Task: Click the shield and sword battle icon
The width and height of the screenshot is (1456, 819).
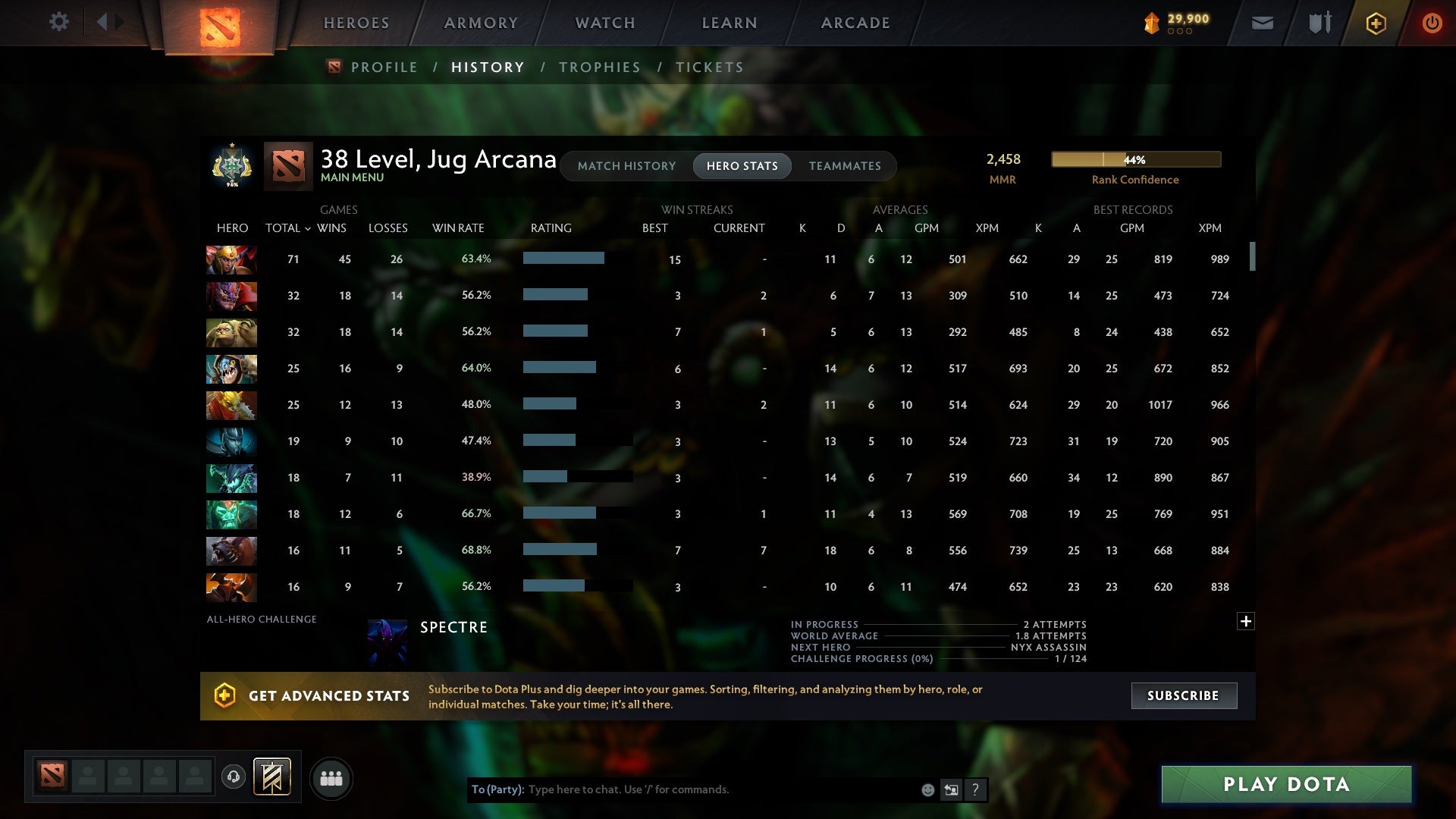Action: click(x=1319, y=23)
